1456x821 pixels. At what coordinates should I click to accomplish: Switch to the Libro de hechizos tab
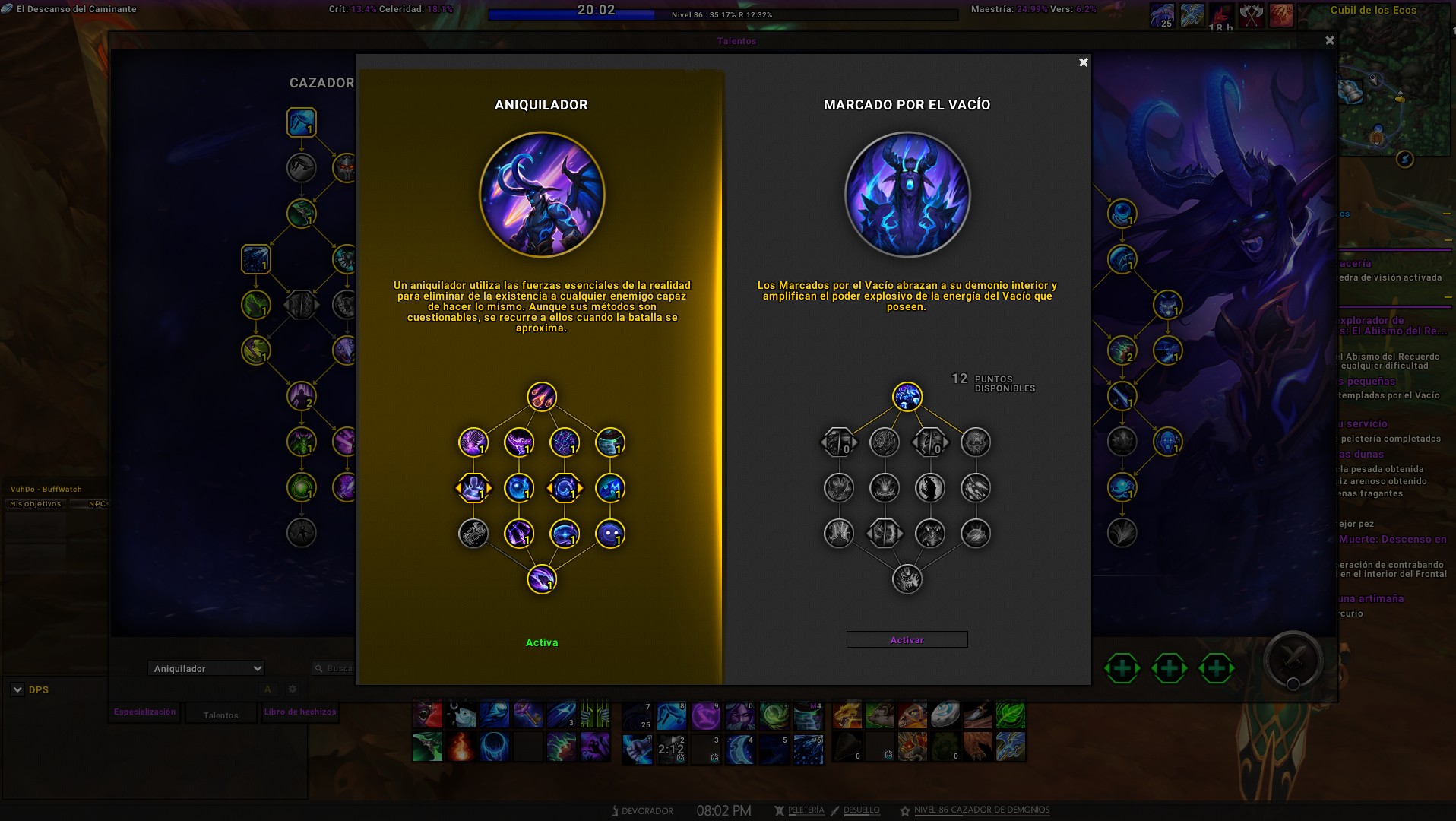pyautogui.click(x=300, y=712)
